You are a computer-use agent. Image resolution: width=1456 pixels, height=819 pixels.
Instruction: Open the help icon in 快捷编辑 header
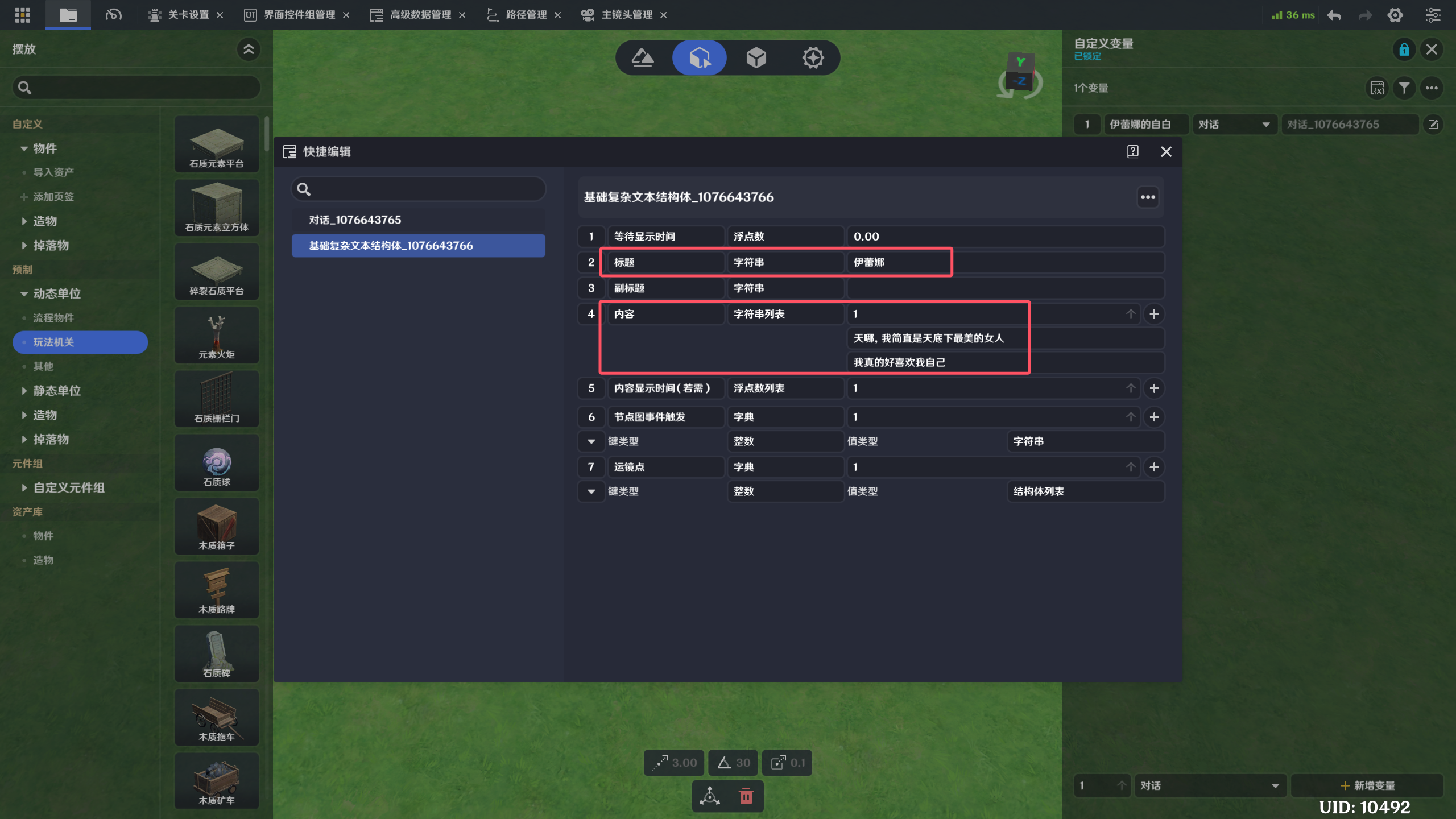click(1132, 152)
